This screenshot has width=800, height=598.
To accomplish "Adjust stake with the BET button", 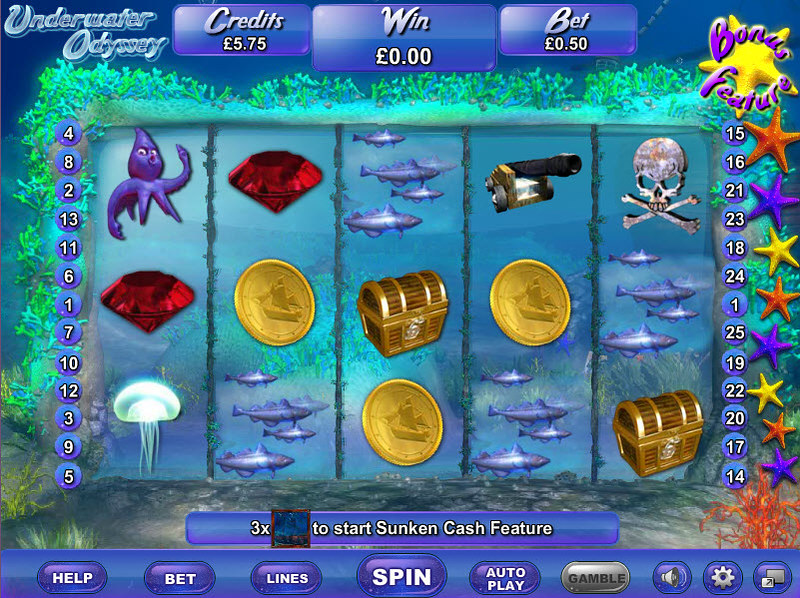I will 180,577.
